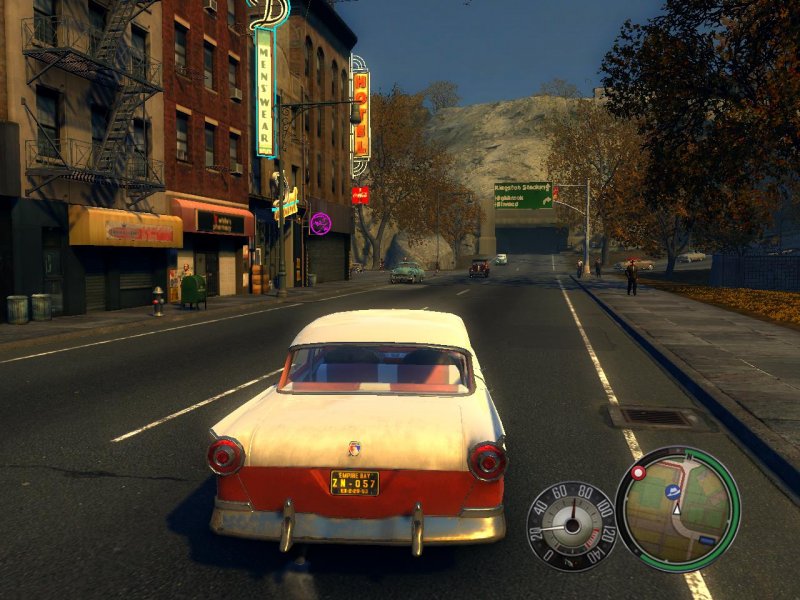
Task: Click the white player arrow on minimap
Action: coord(677,509)
